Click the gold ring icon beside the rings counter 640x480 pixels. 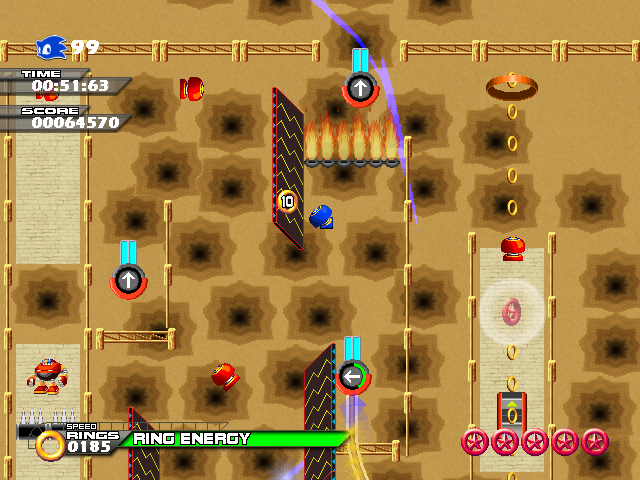pyautogui.click(x=50, y=443)
